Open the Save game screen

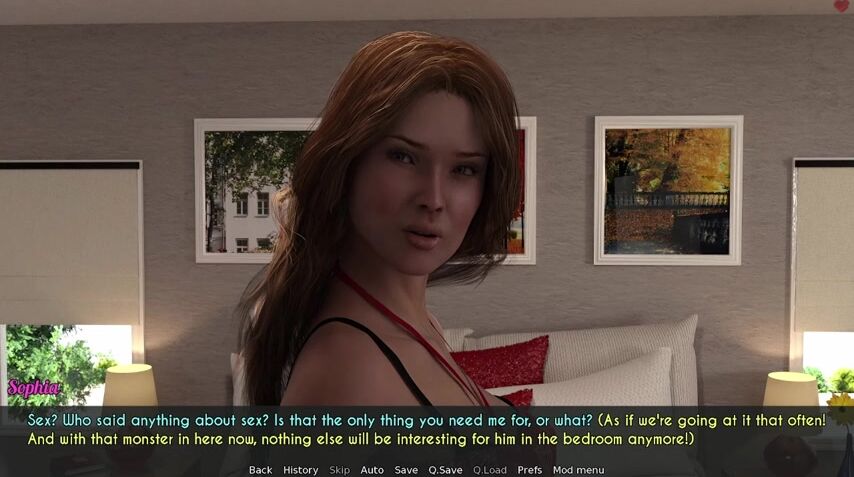[406, 470]
